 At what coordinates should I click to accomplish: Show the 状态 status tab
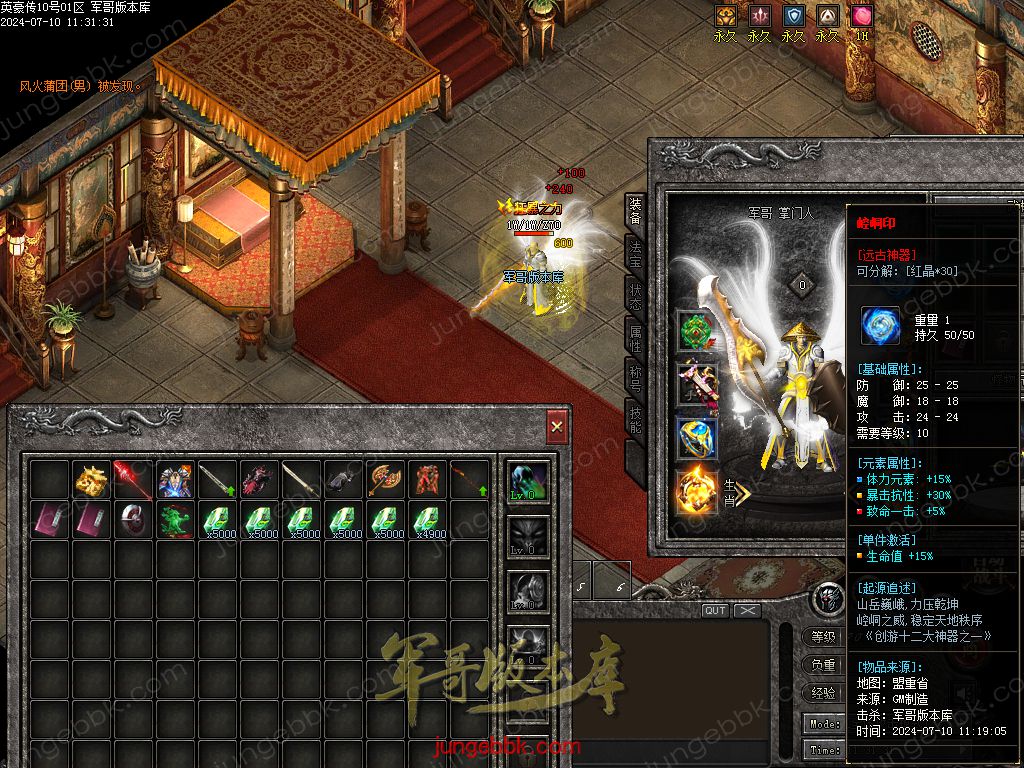pos(635,296)
